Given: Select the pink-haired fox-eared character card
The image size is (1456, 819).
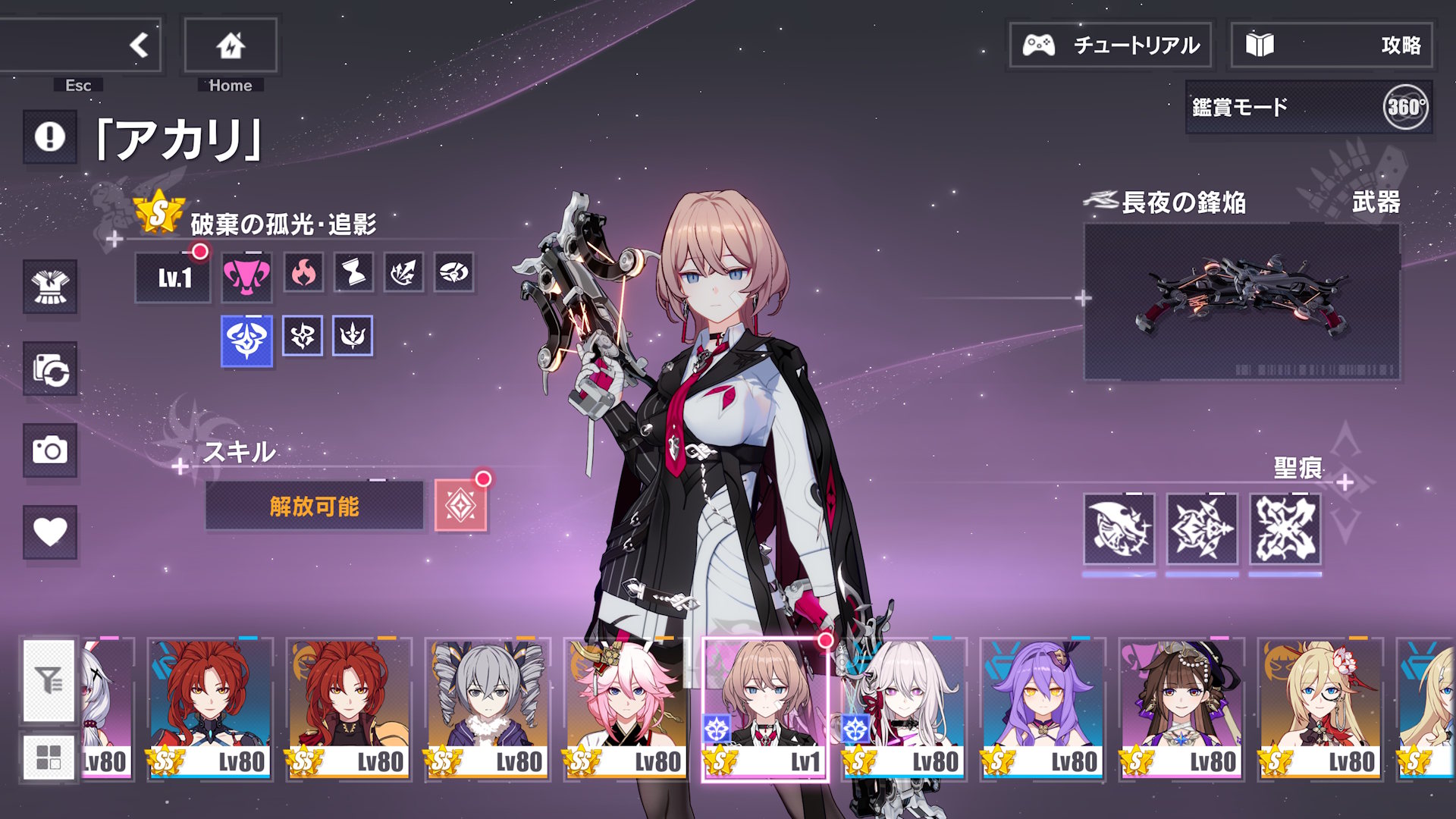Looking at the screenshot, I should pyautogui.click(x=626, y=708).
